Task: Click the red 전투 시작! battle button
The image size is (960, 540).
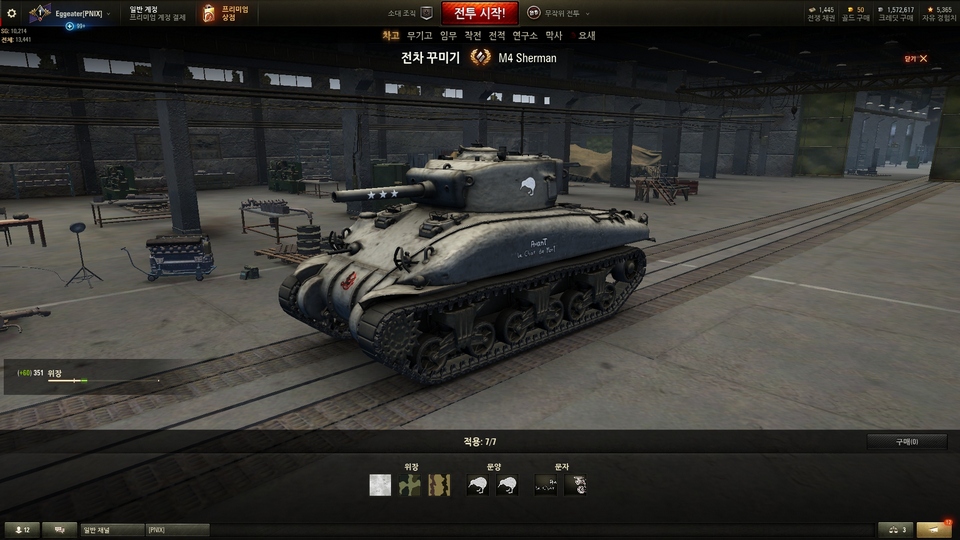Action: pyautogui.click(x=479, y=13)
